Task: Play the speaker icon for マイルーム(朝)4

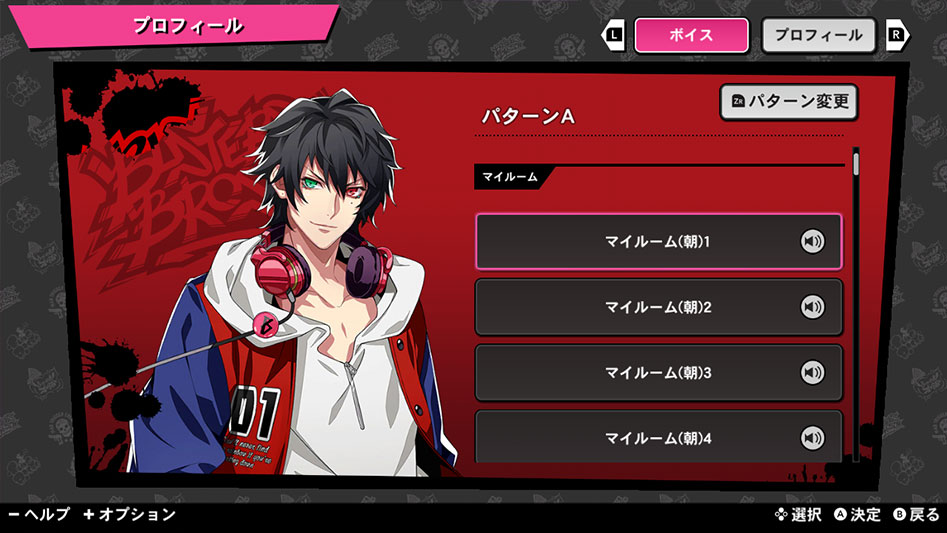Action: [812, 438]
